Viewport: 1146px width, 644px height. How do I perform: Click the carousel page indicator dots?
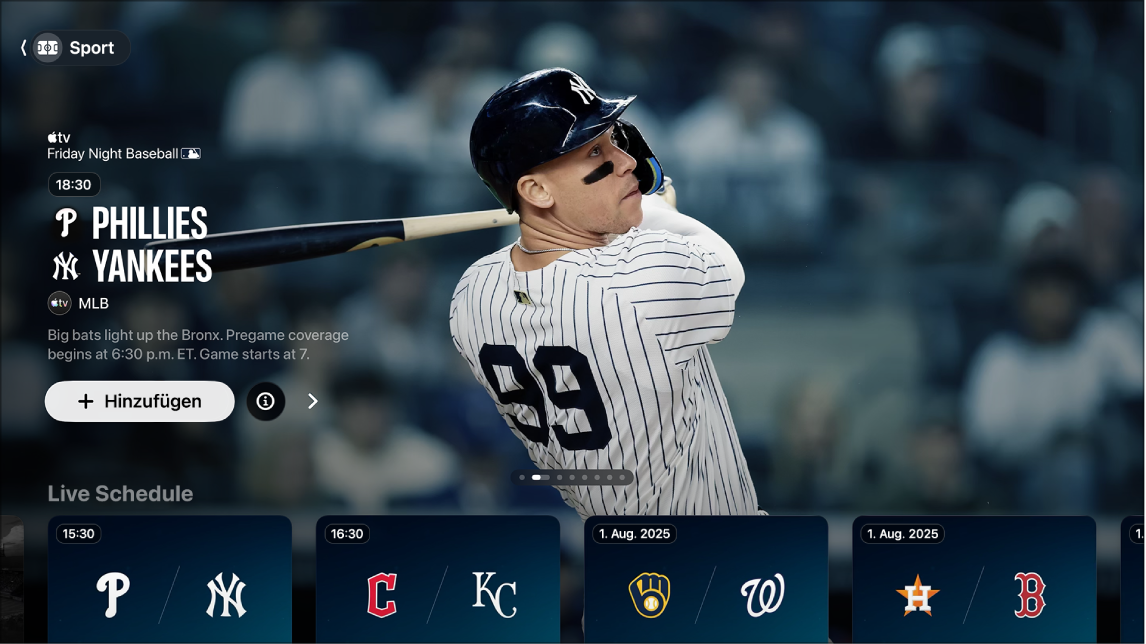pyautogui.click(x=572, y=478)
